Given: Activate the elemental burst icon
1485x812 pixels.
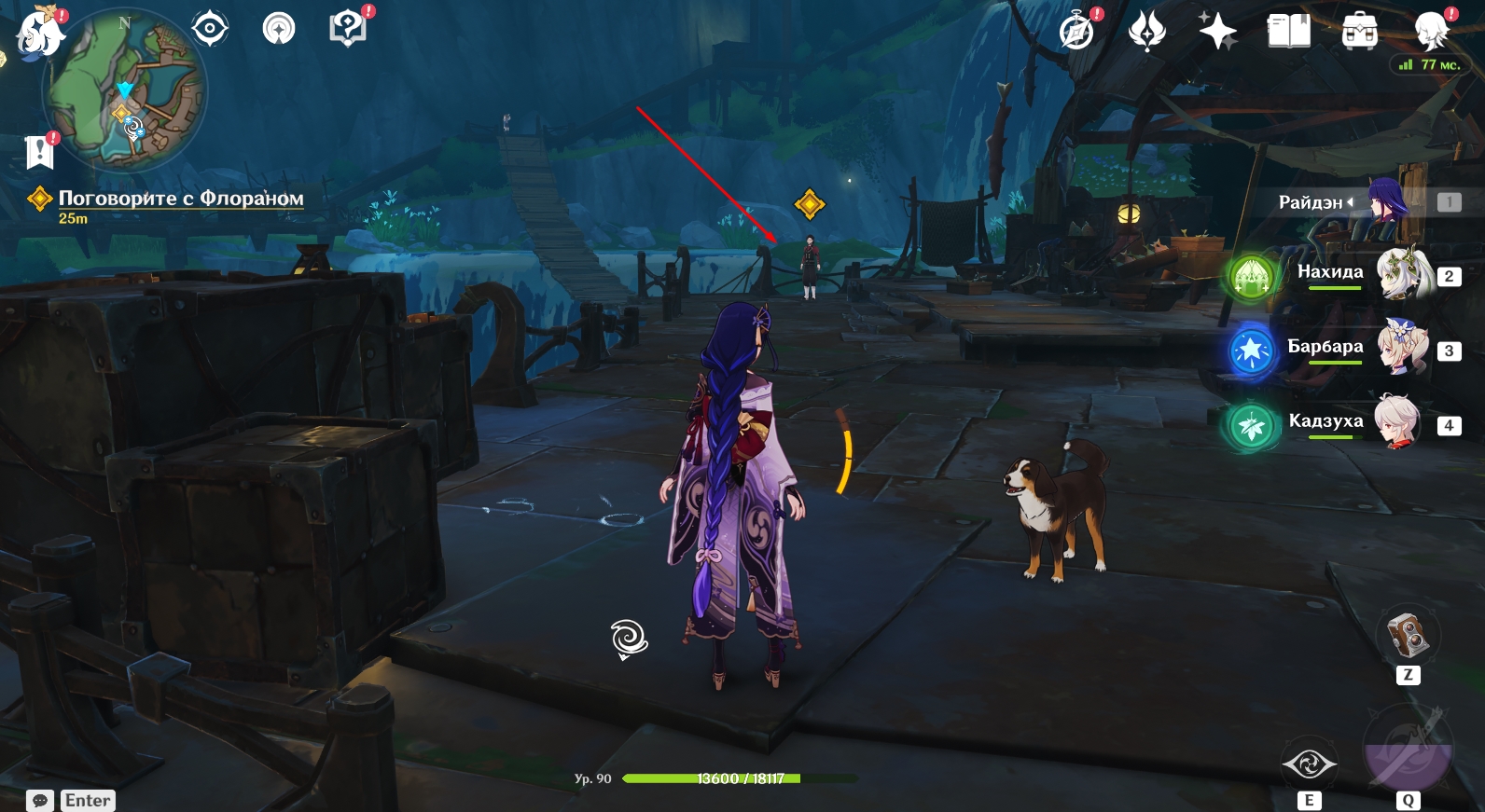Looking at the screenshot, I should pos(1408,750).
